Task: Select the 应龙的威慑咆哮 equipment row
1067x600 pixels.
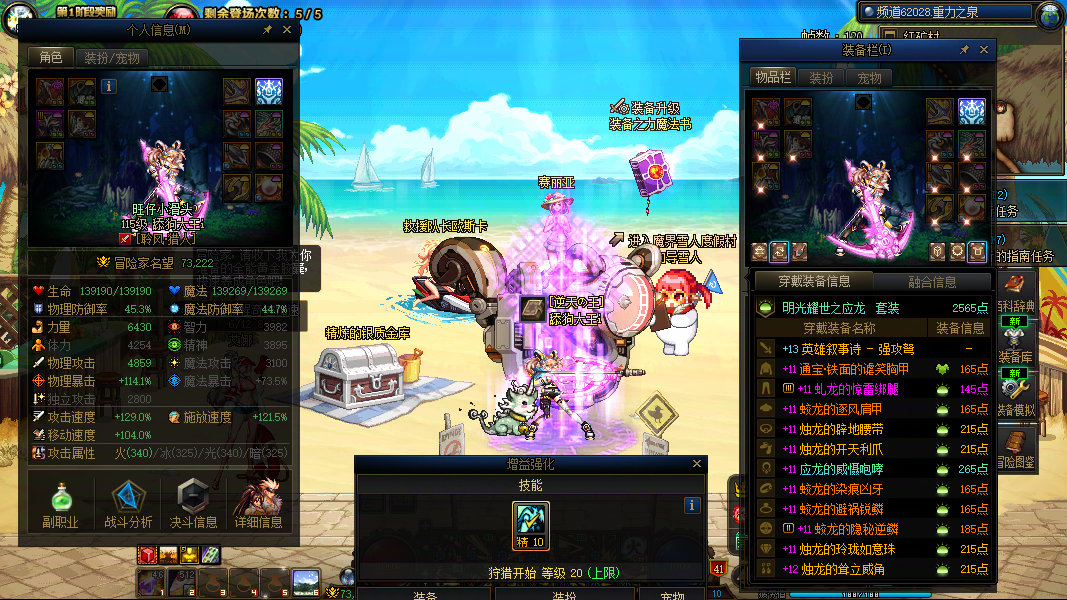Action: (x=850, y=469)
